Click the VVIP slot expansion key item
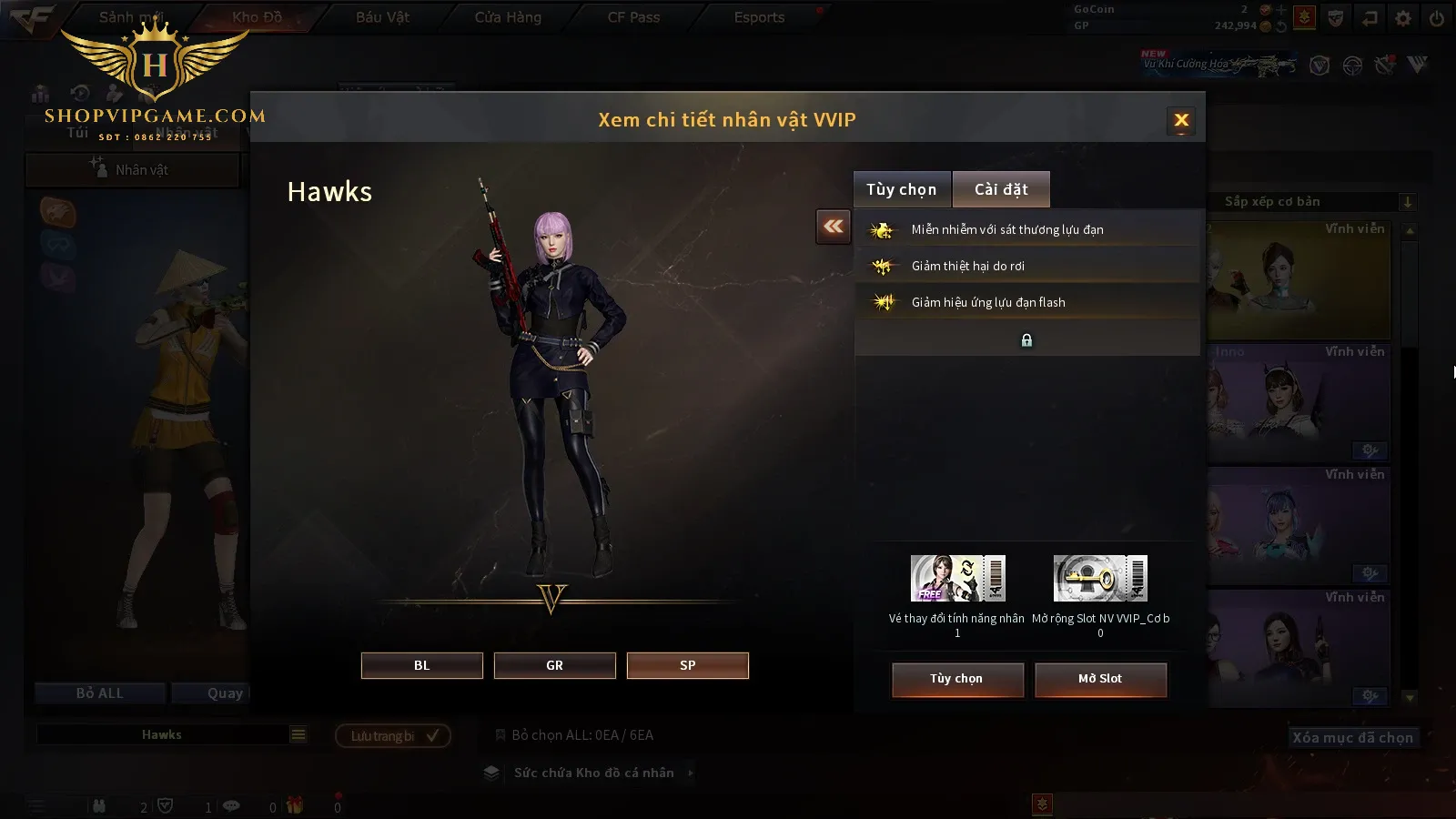Screen dimensions: 1456x819 pyautogui.click(x=1100, y=579)
